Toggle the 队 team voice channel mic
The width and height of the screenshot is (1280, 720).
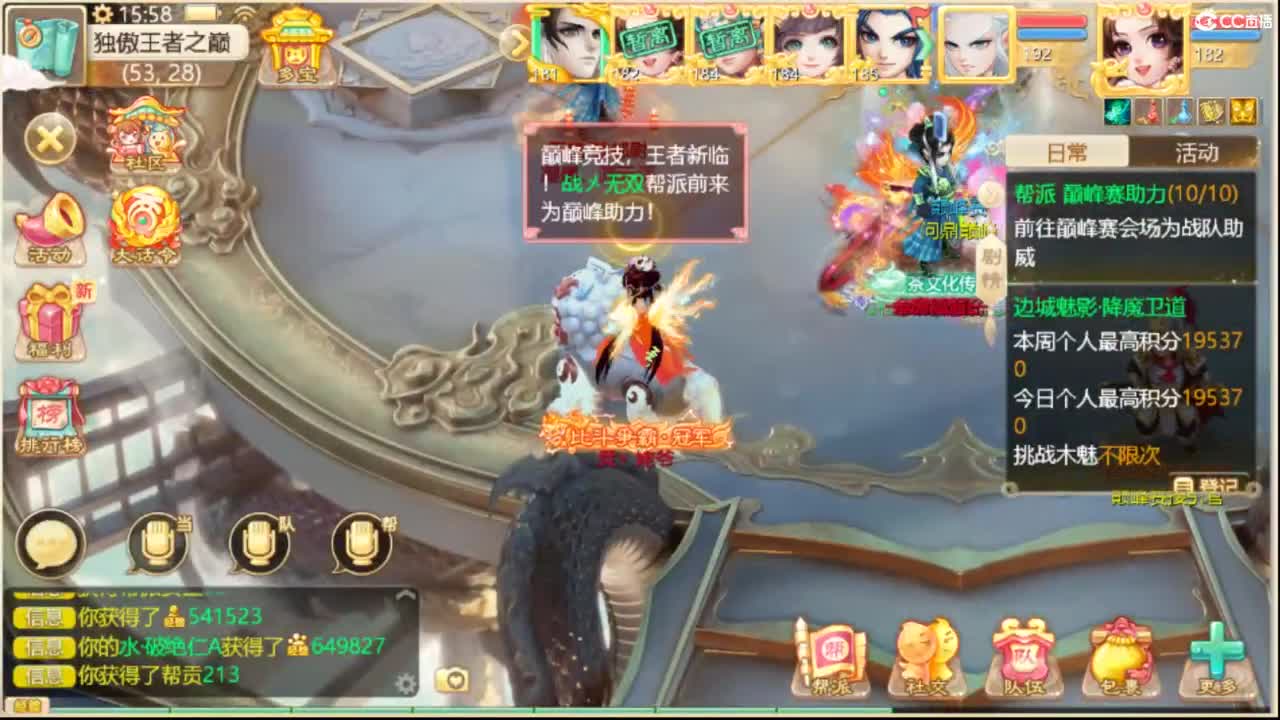pyautogui.click(x=258, y=543)
